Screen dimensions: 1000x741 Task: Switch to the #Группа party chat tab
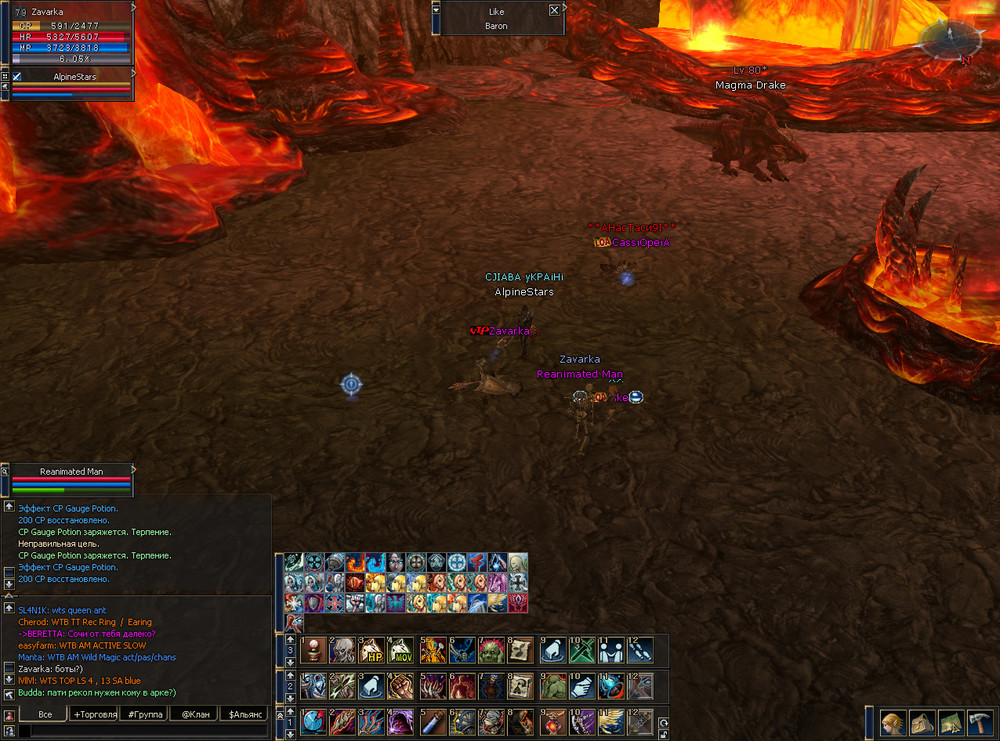[144, 714]
